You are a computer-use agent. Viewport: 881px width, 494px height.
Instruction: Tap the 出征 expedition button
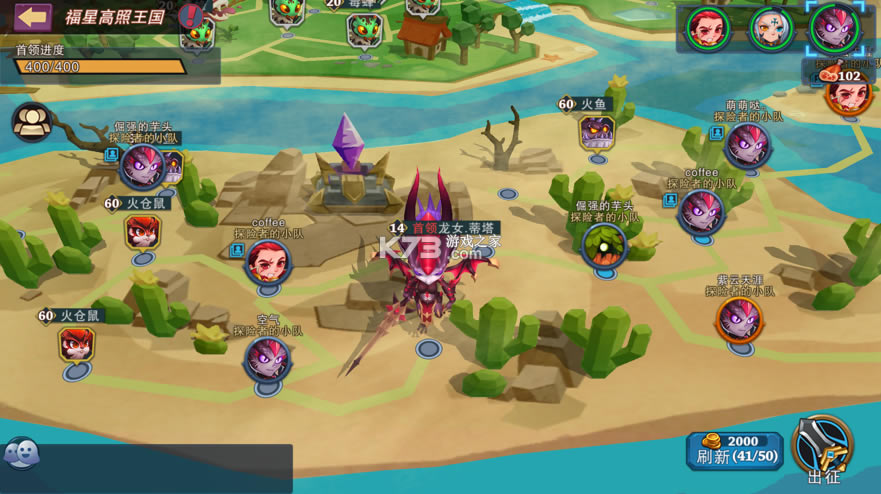click(x=823, y=449)
